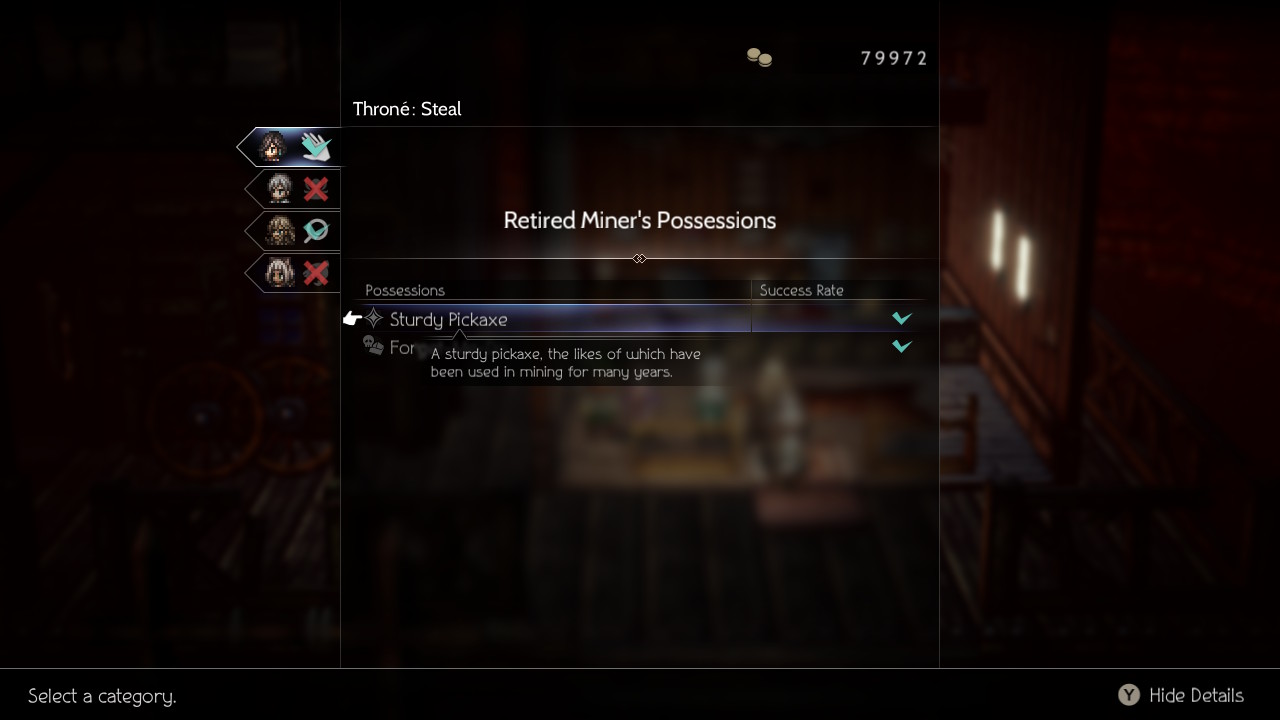This screenshot has height=720, width=1280.
Task: Click the pouch icon on the second possession entry
Action: tap(374, 347)
